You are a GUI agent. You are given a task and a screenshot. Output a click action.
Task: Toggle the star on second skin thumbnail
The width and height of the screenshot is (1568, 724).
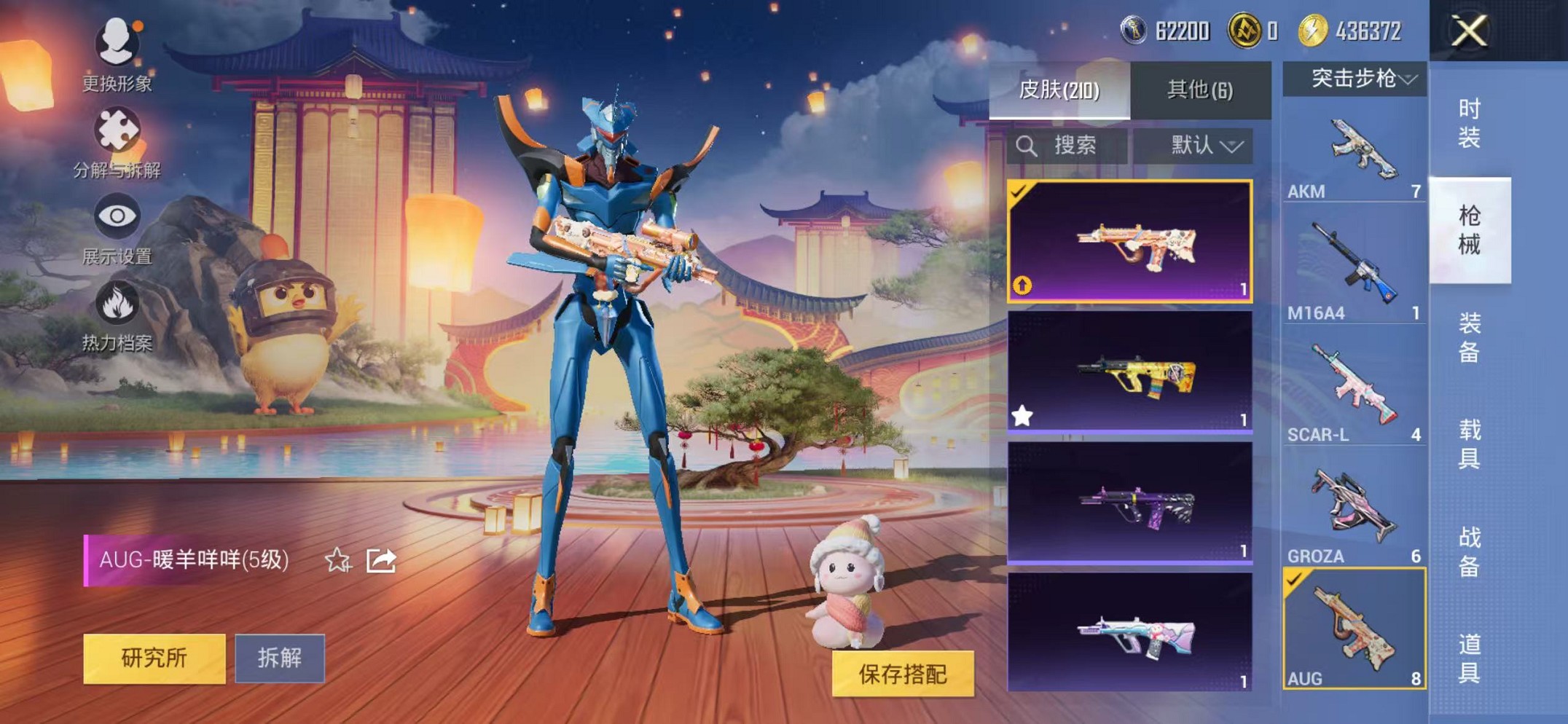1023,414
